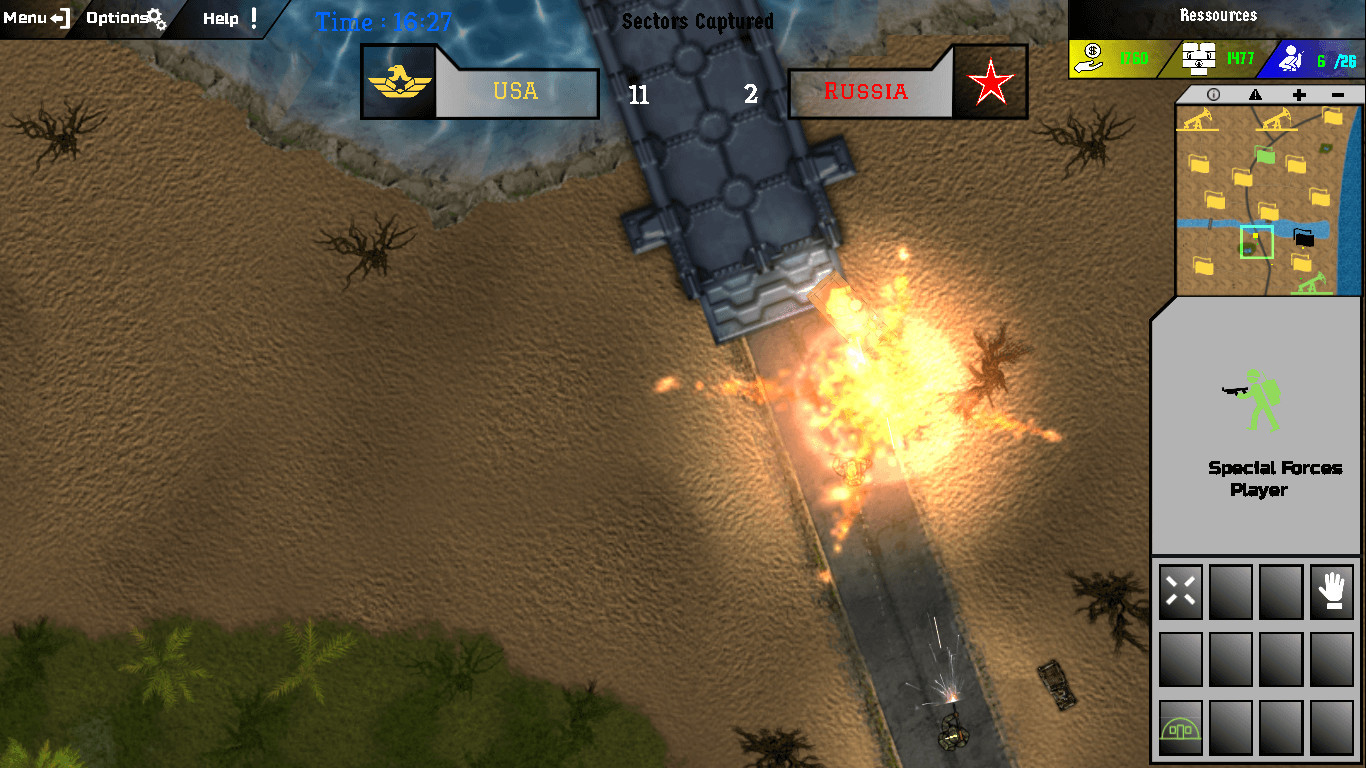Select the X cancel action in the command grid
Viewport: 1366px width, 768px height.
[1180, 591]
